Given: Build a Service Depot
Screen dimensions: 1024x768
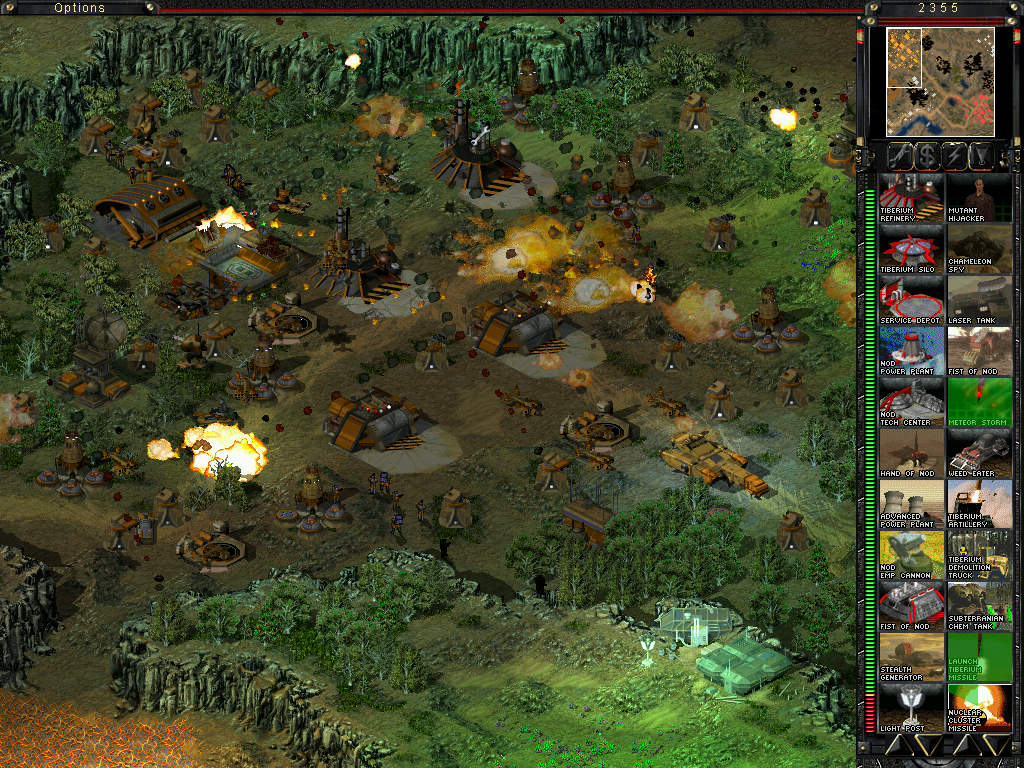Looking at the screenshot, I should point(911,300).
